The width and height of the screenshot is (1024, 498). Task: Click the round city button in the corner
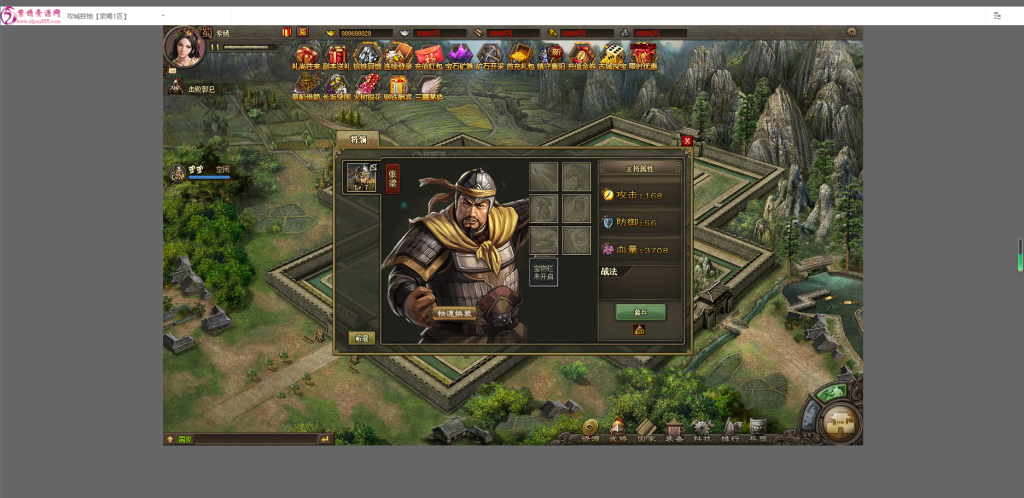tap(838, 420)
